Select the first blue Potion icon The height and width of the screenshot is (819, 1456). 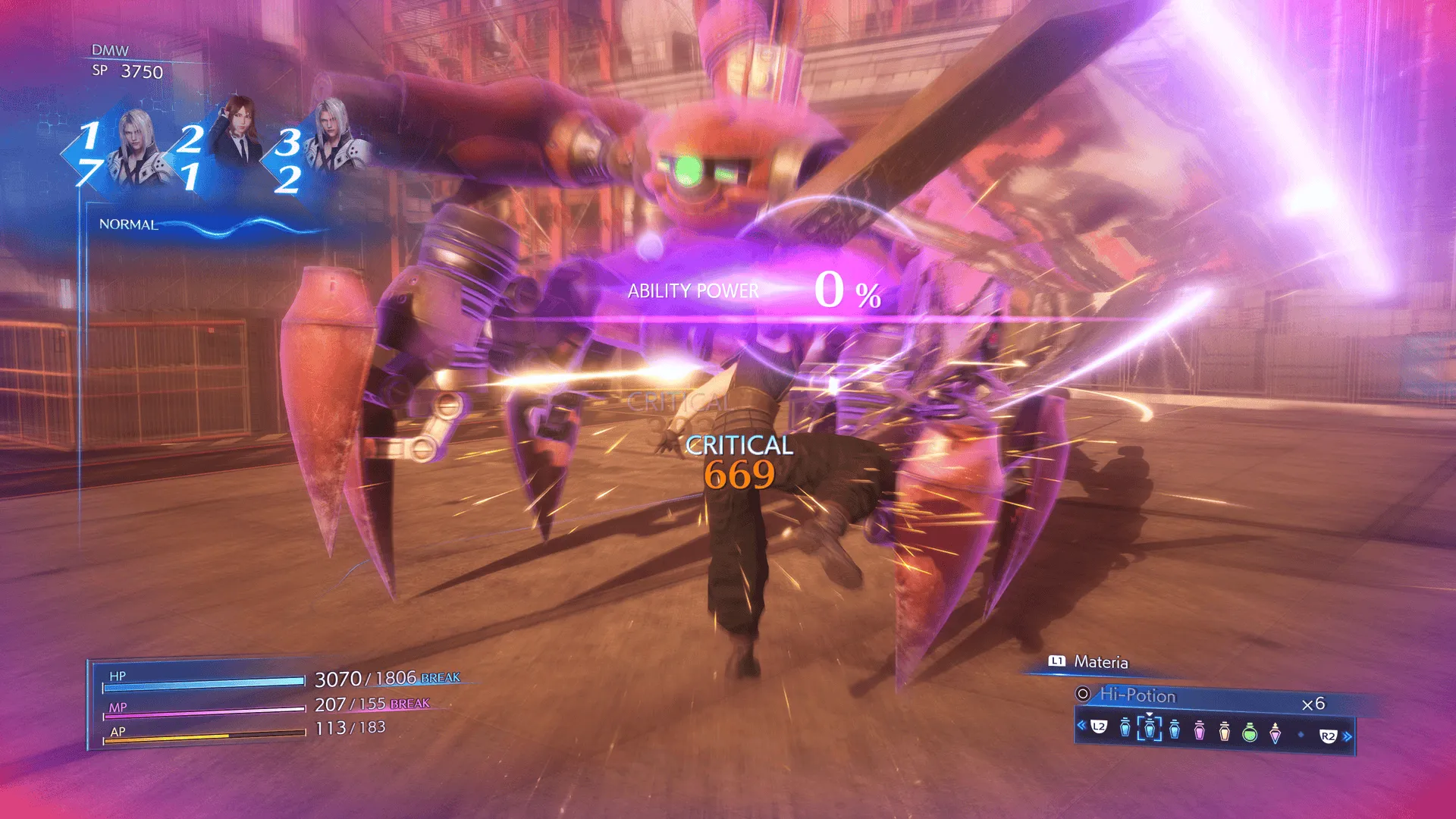pyautogui.click(x=1125, y=728)
